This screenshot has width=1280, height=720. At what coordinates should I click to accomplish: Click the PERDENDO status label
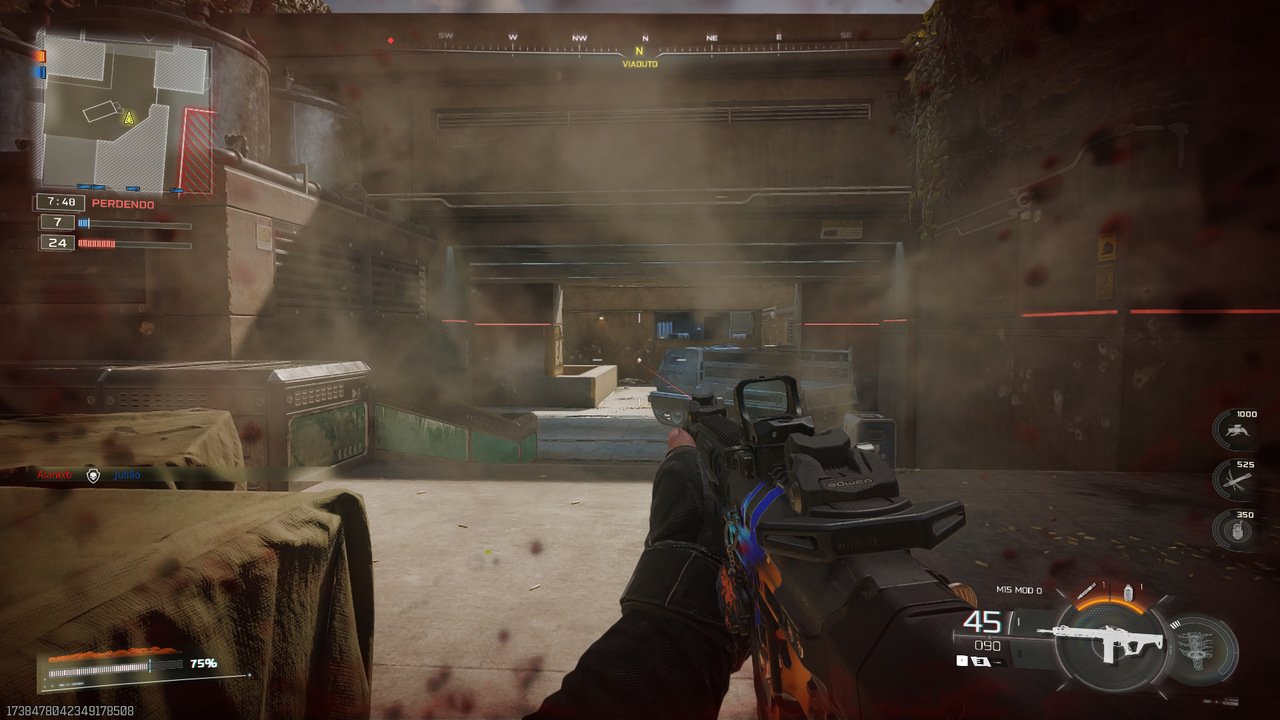[x=122, y=201]
